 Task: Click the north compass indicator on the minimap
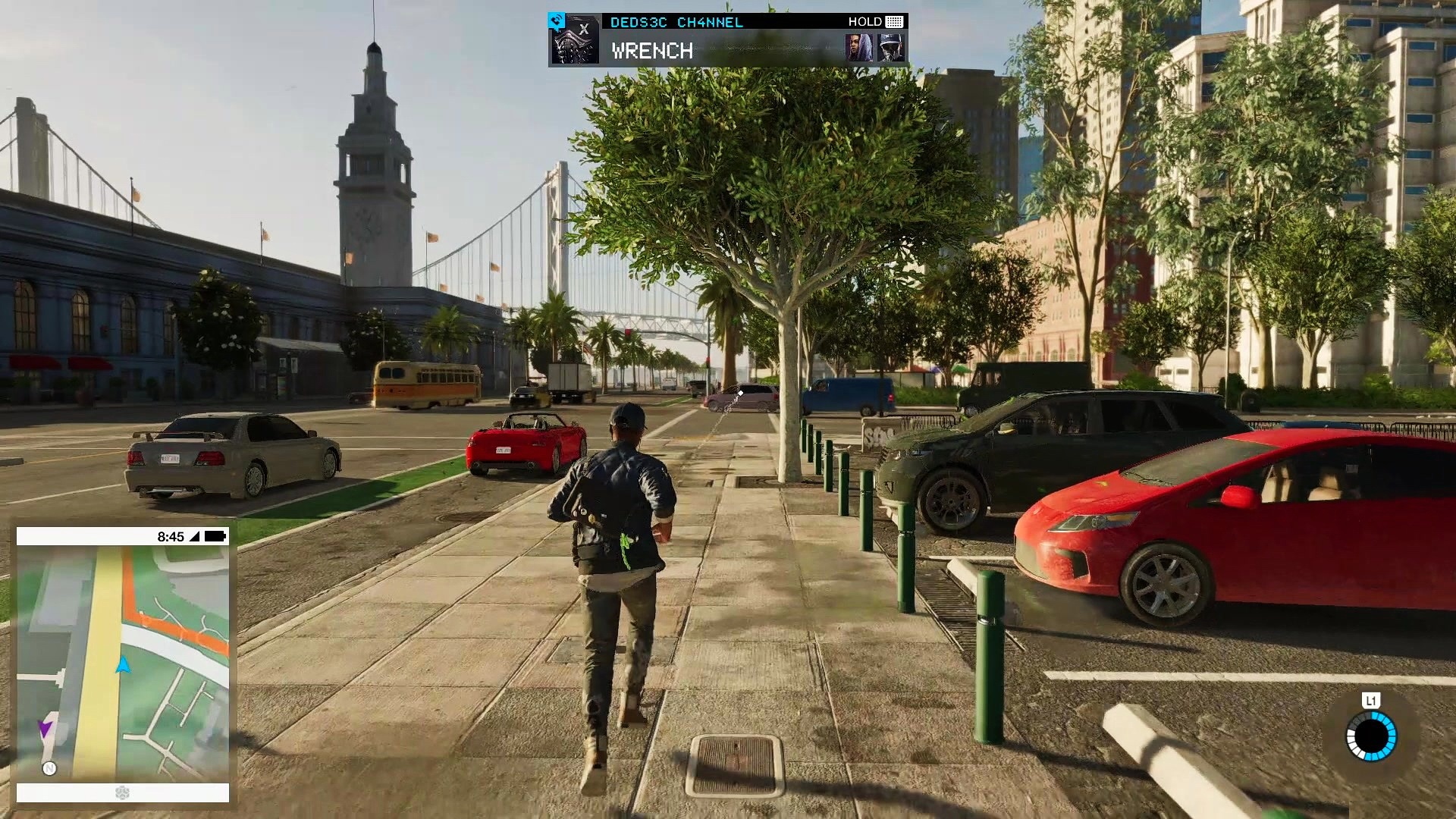coord(49,769)
